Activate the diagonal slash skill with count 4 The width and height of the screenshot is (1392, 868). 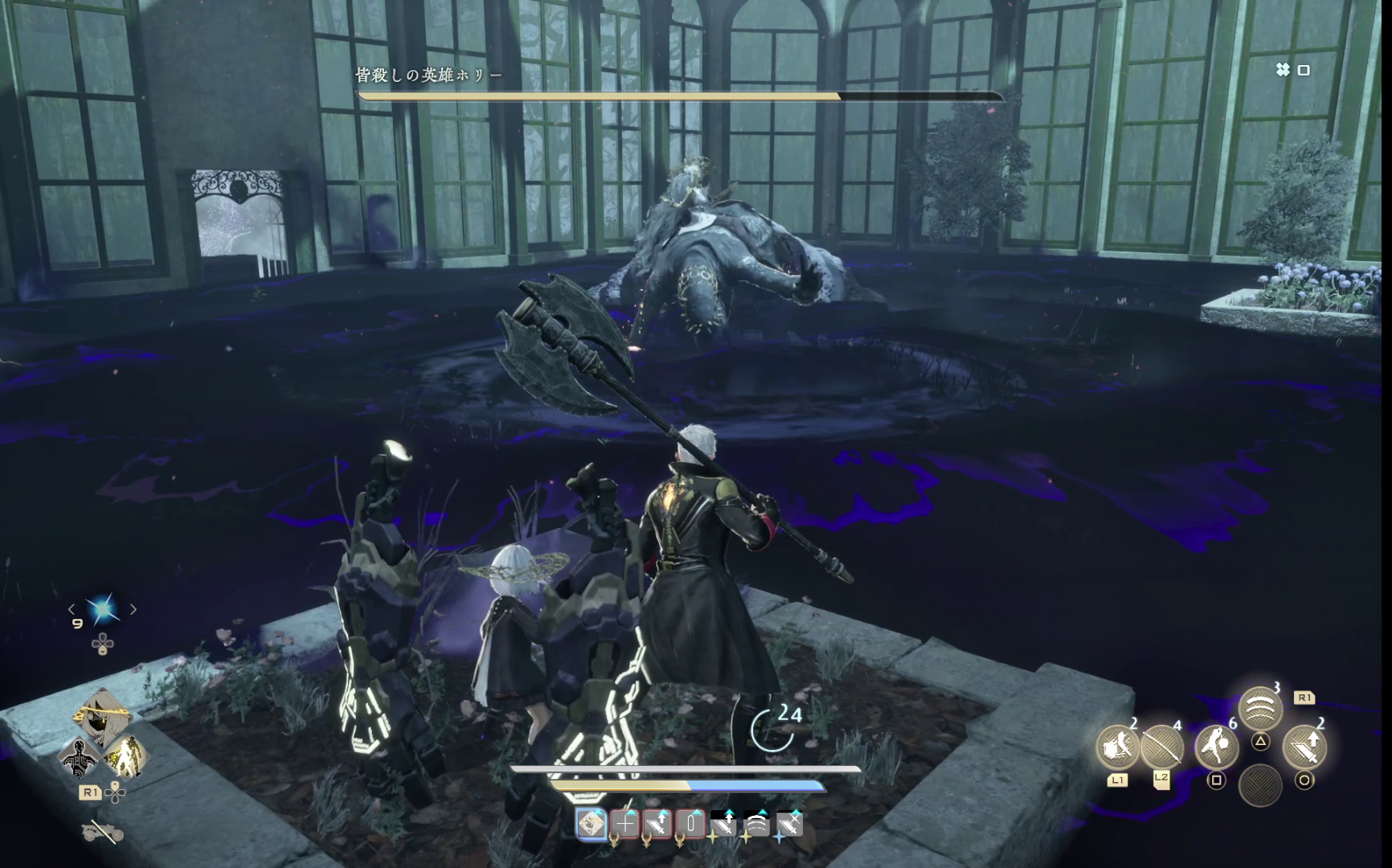click(x=1161, y=747)
